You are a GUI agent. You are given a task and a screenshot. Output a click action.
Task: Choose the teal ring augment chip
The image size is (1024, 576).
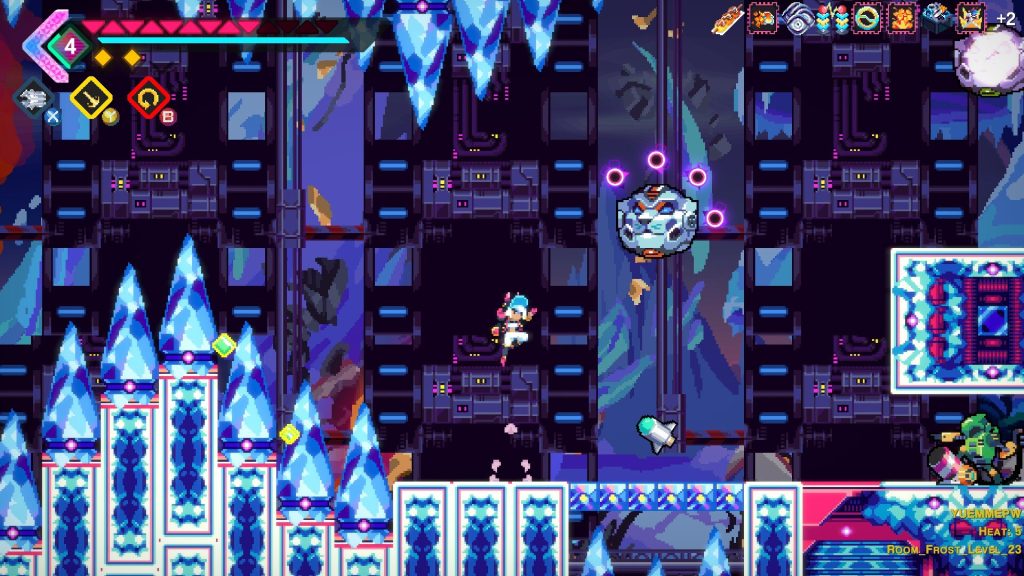click(865, 17)
